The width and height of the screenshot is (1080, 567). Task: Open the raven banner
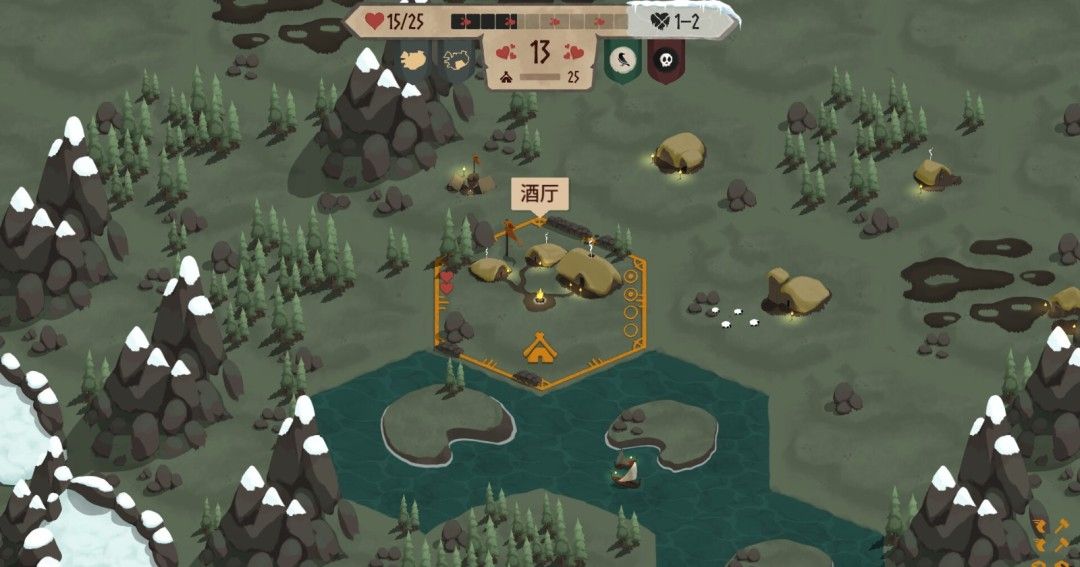coord(621,62)
